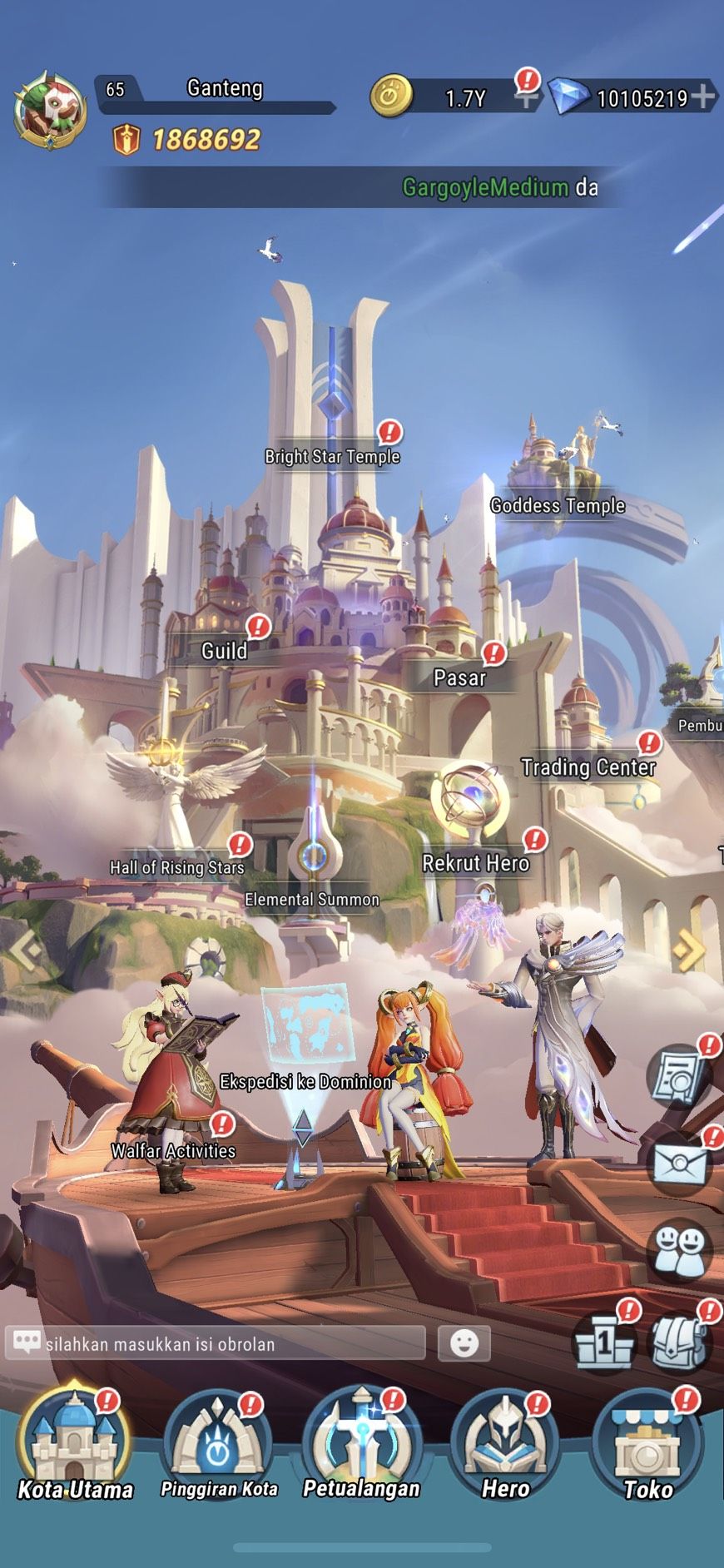Go to the Pasar market
The image size is (724, 1568).
pyautogui.click(x=459, y=677)
